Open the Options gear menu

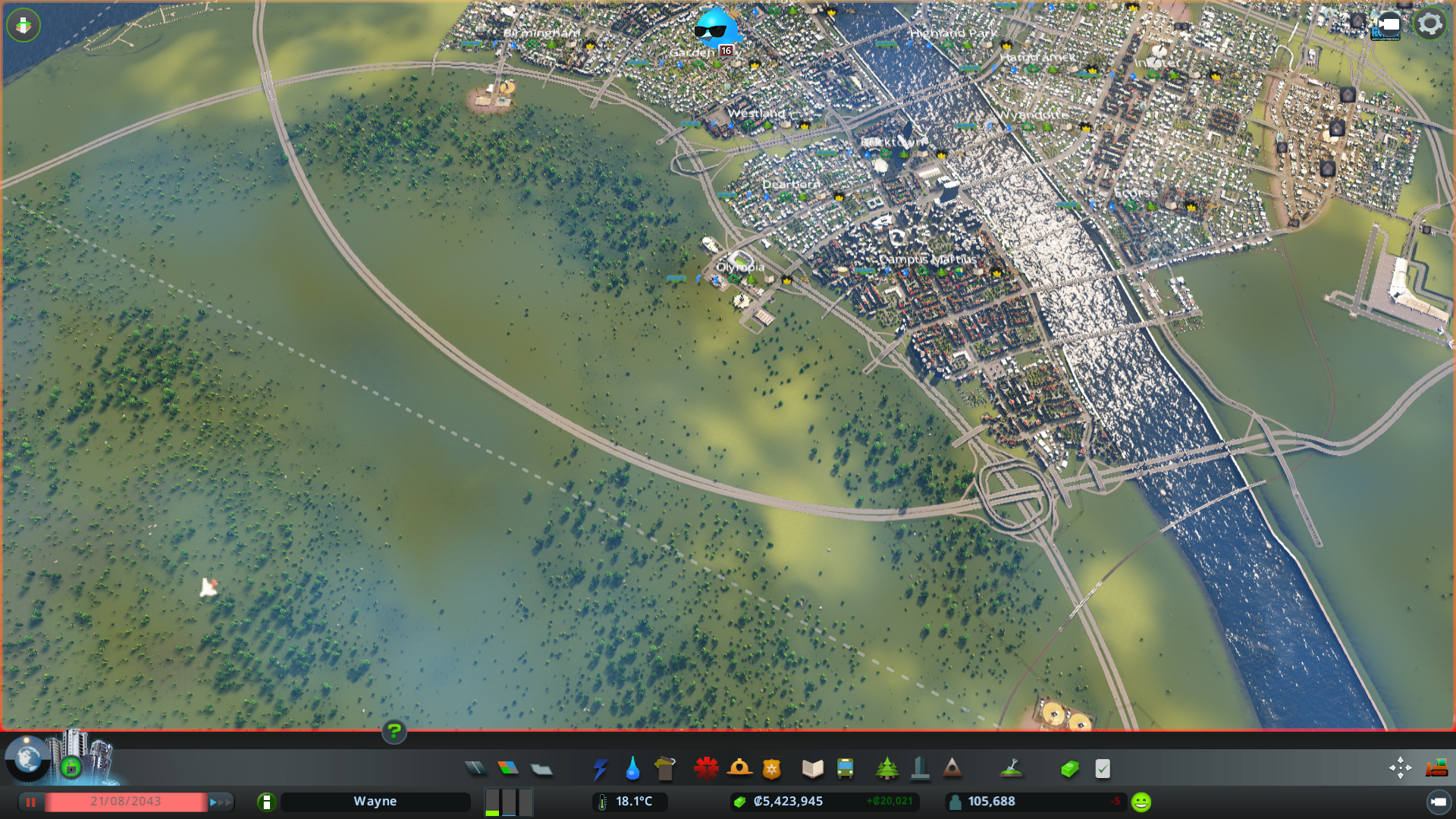(x=1430, y=23)
